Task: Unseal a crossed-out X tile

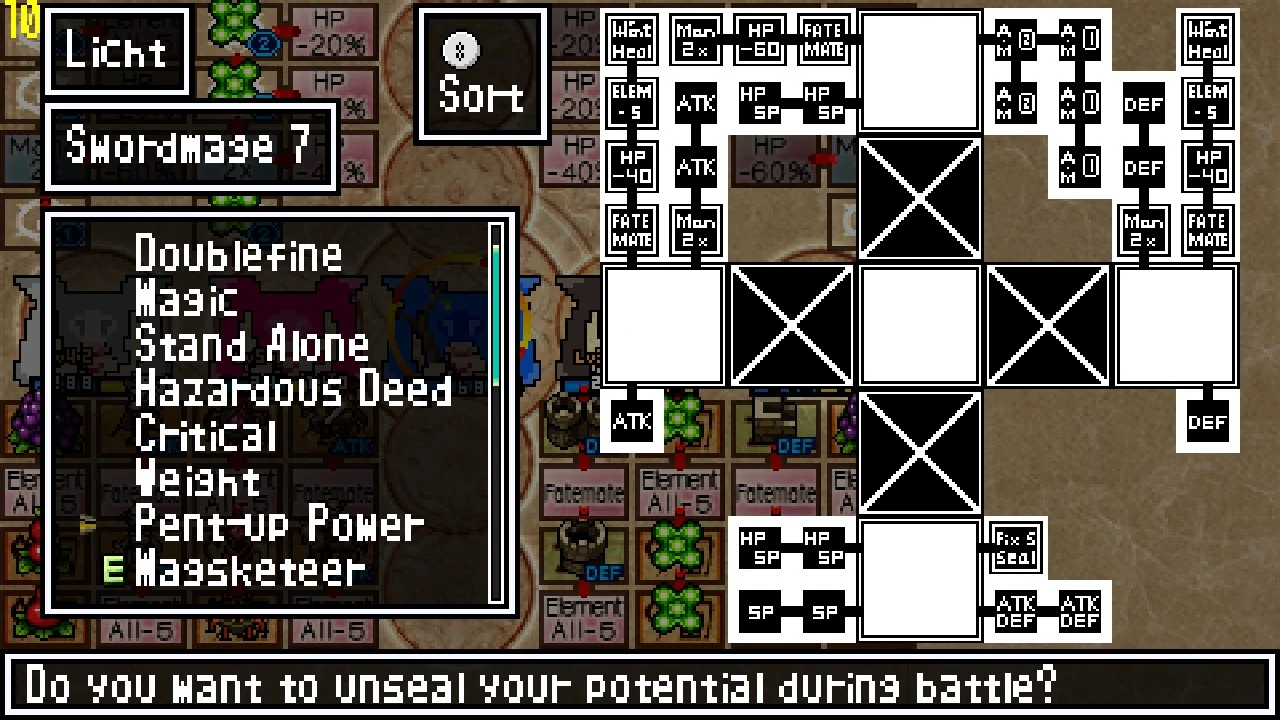Action: click(x=919, y=197)
